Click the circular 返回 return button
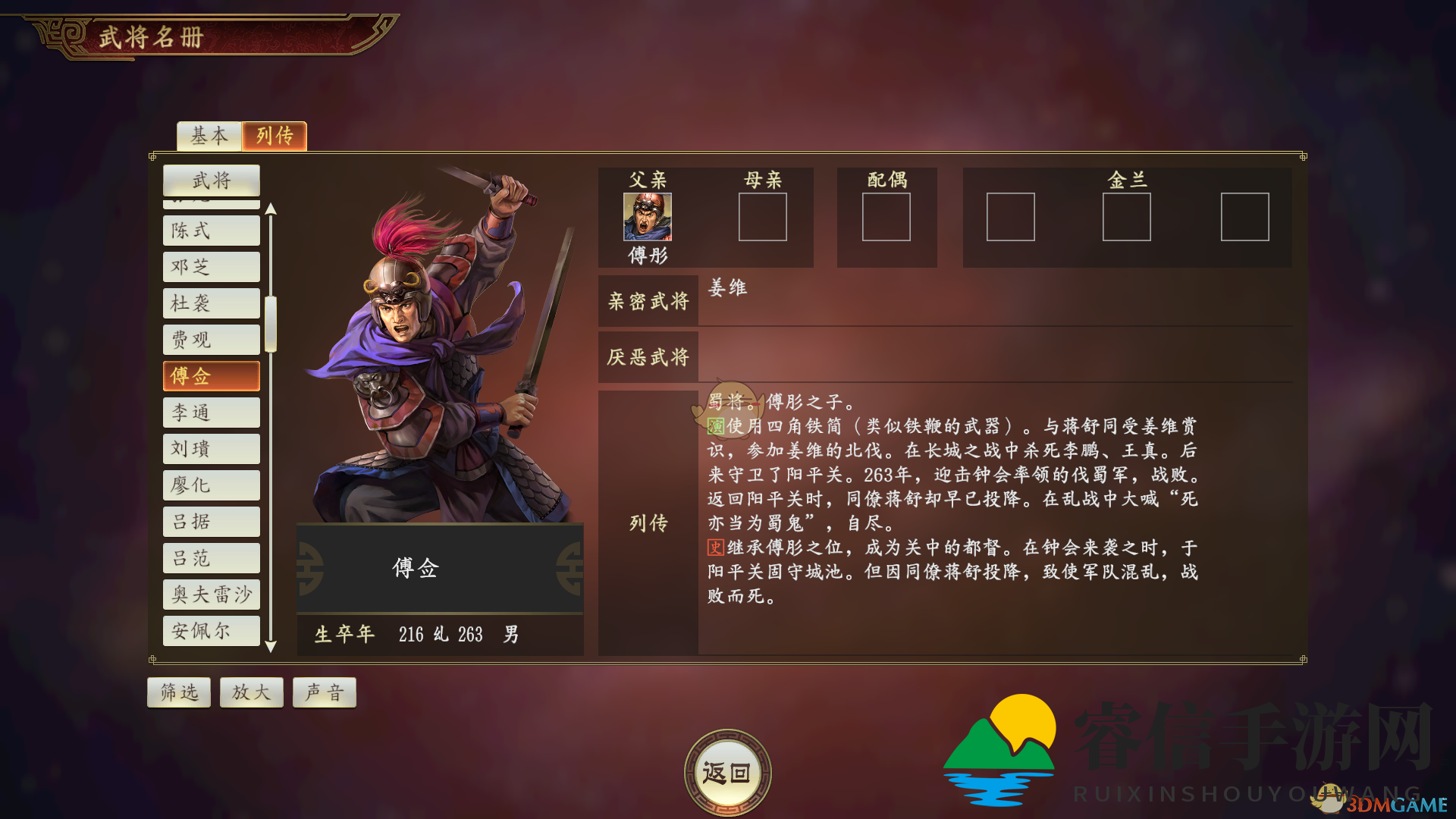Screen dimensions: 1456x819 click(x=727, y=771)
